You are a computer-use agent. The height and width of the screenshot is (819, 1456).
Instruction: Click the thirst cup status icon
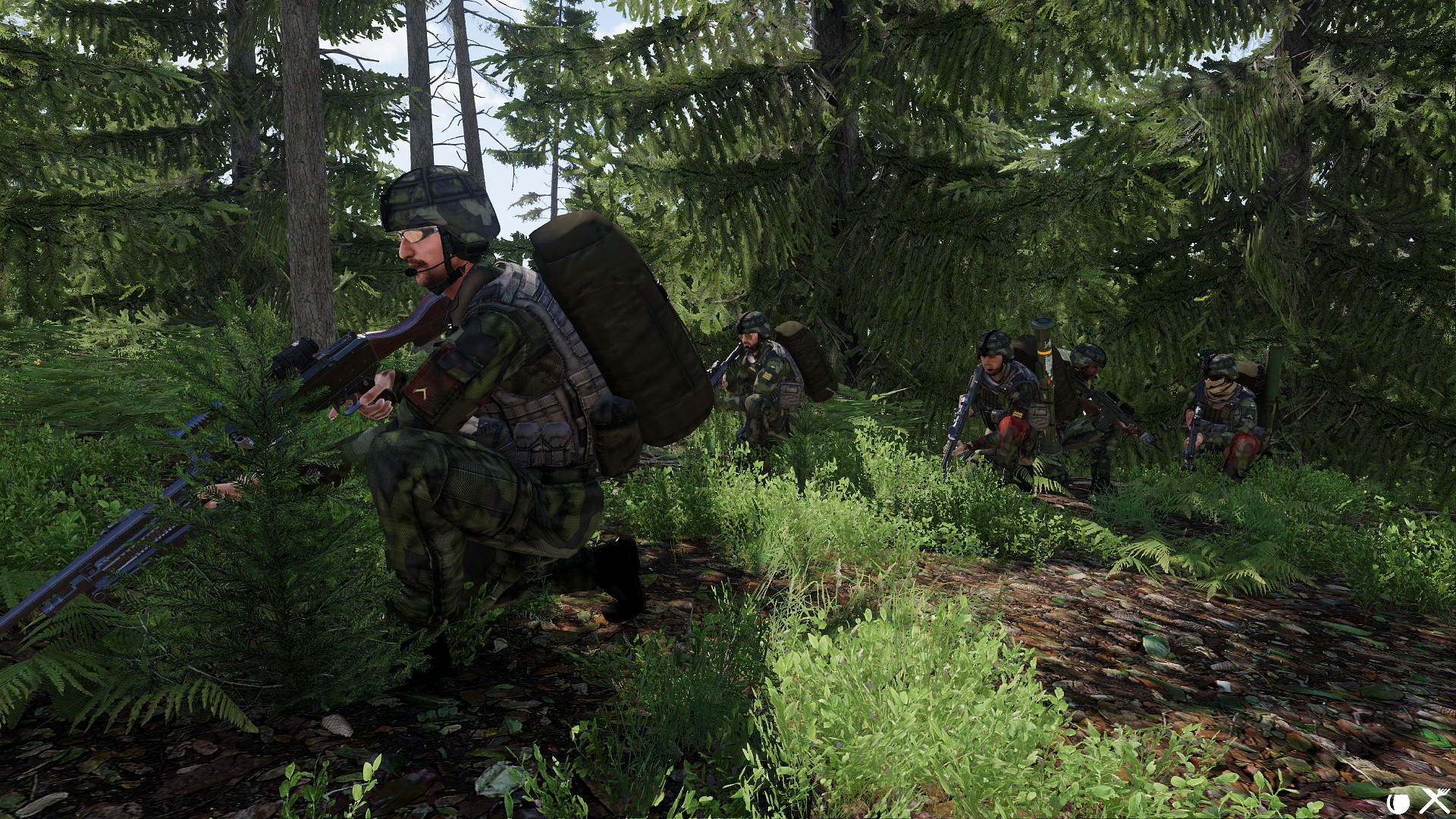pos(1398,802)
